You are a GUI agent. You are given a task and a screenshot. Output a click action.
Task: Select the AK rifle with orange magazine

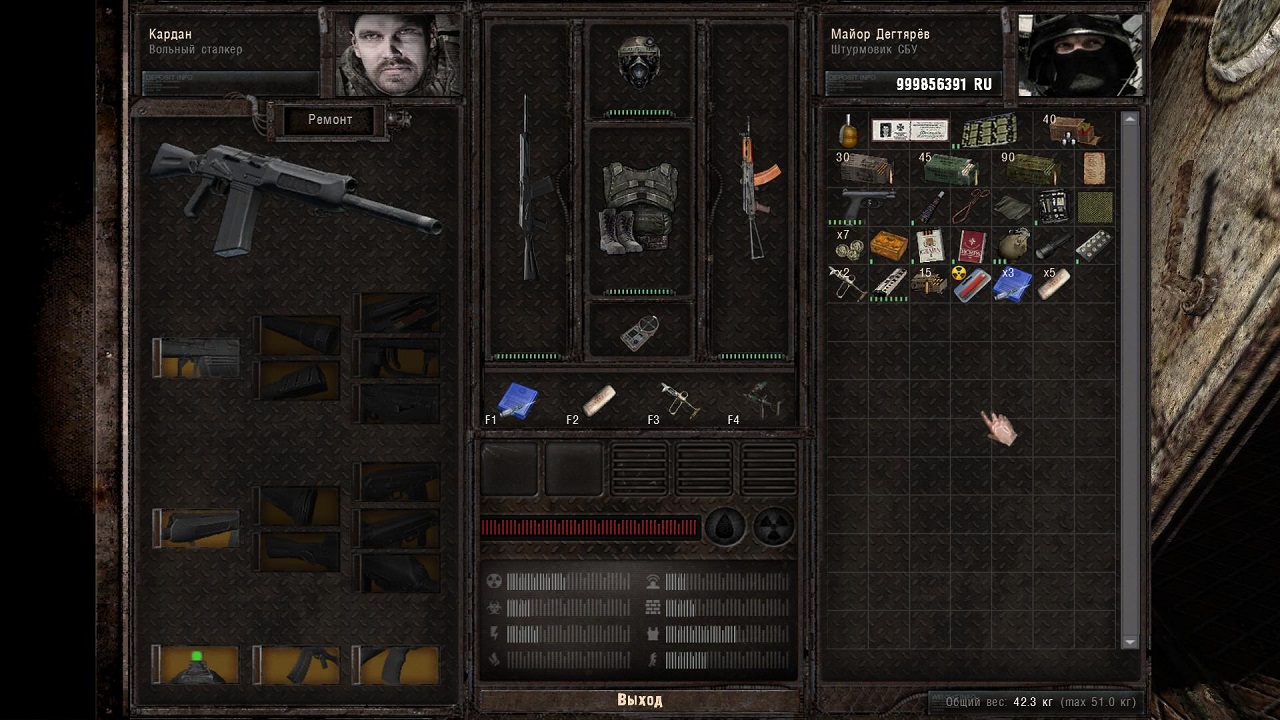[x=749, y=190]
